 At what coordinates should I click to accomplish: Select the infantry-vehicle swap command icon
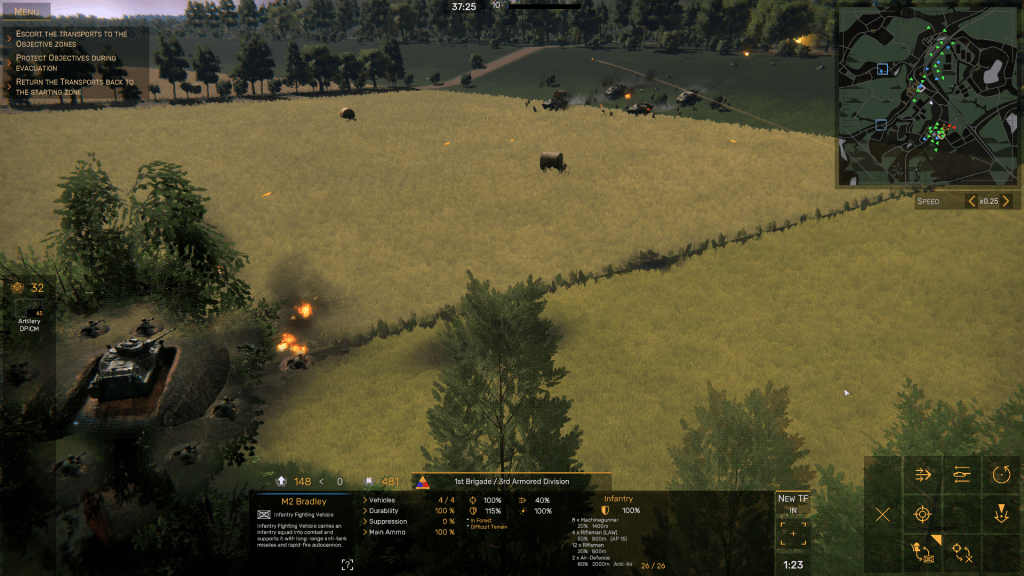click(923, 551)
